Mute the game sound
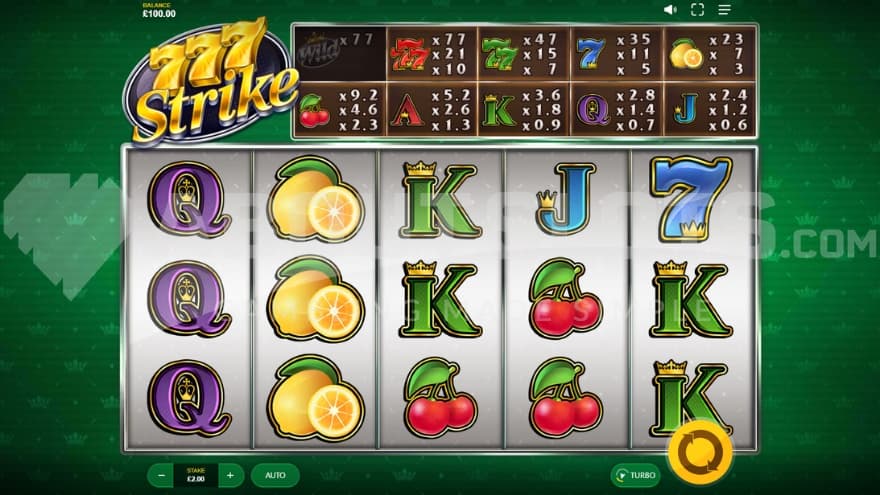The image size is (880, 495). point(670,10)
